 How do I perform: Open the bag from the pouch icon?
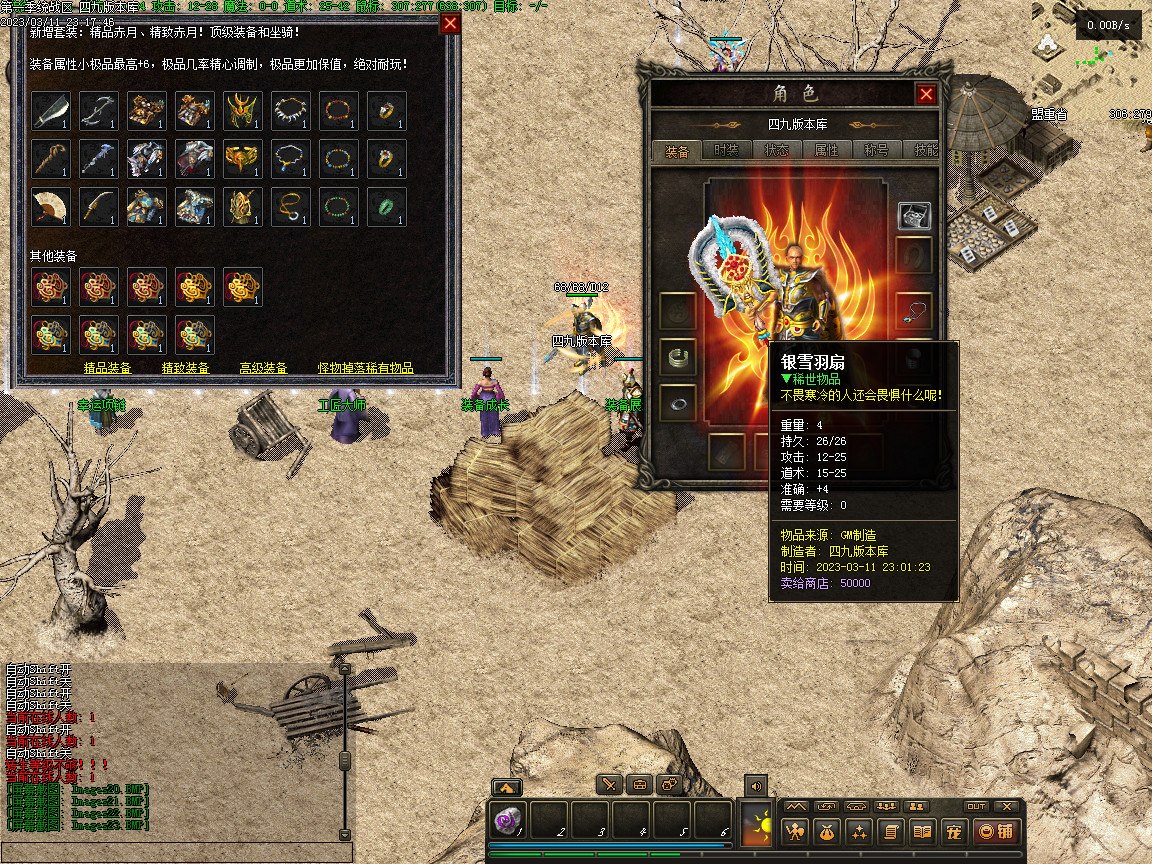[826, 831]
